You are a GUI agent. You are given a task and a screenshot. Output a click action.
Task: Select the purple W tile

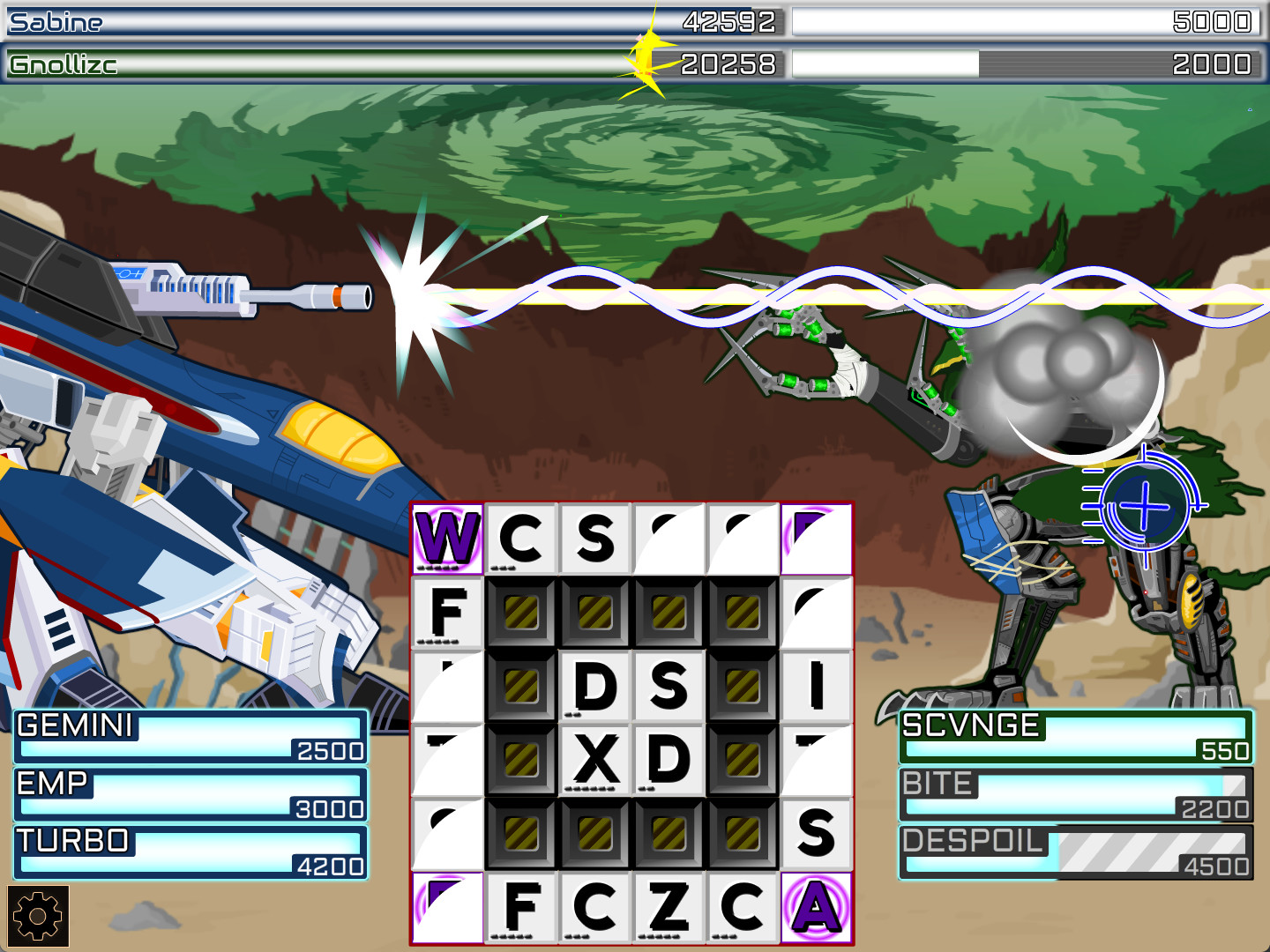click(446, 538)
